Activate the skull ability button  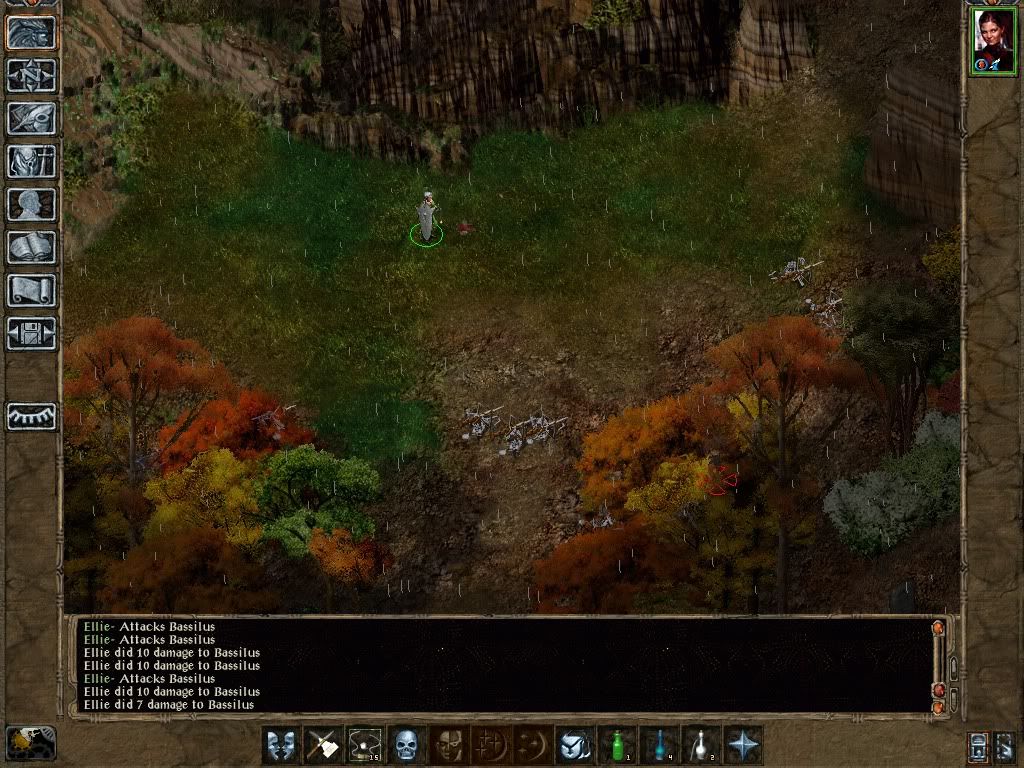(406, 745)
